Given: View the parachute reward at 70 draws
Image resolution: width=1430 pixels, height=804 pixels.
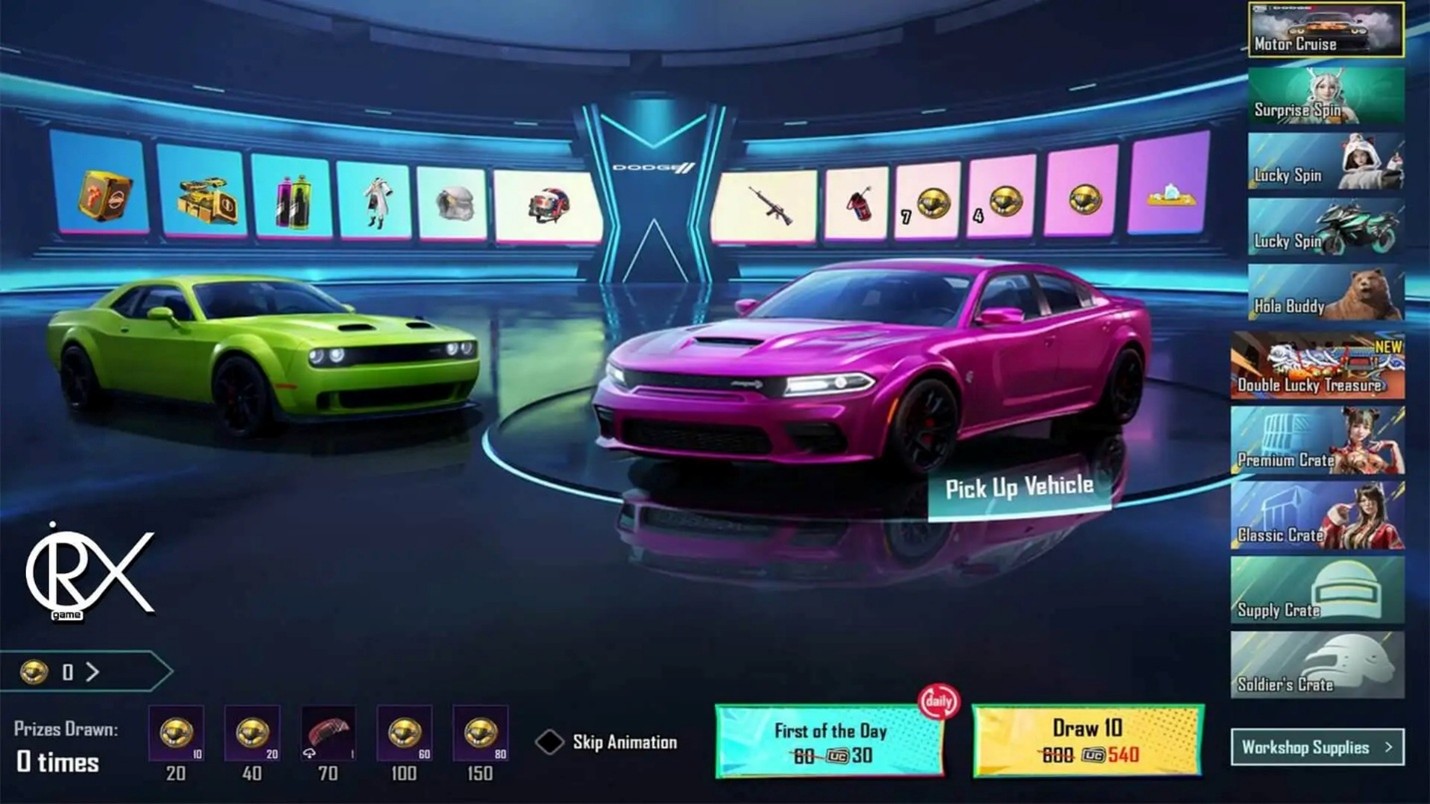Looking at the screenshot, I should pyautogui.click(x=328, y=735).
